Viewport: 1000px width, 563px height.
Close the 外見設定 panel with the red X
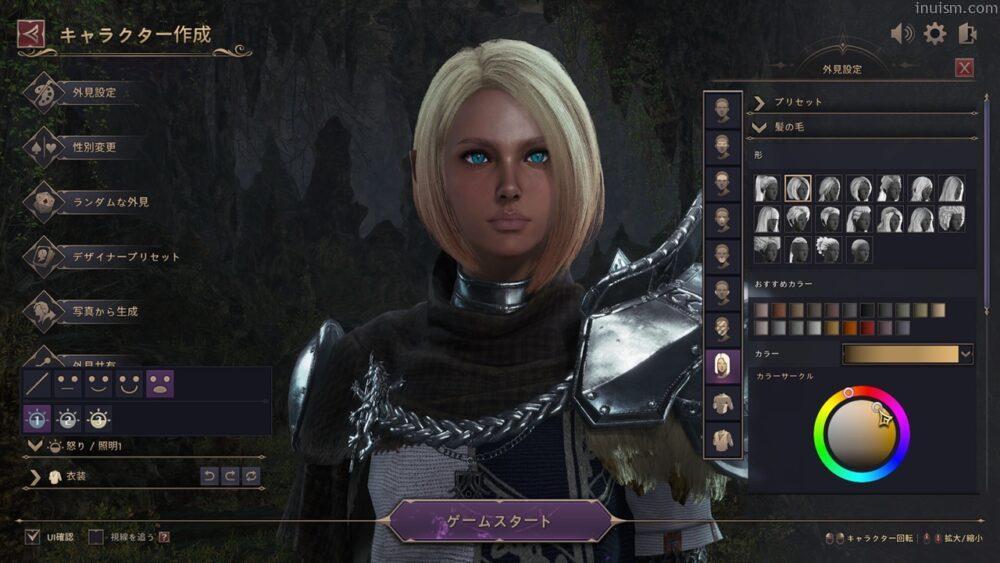click(x=964, y=68)
